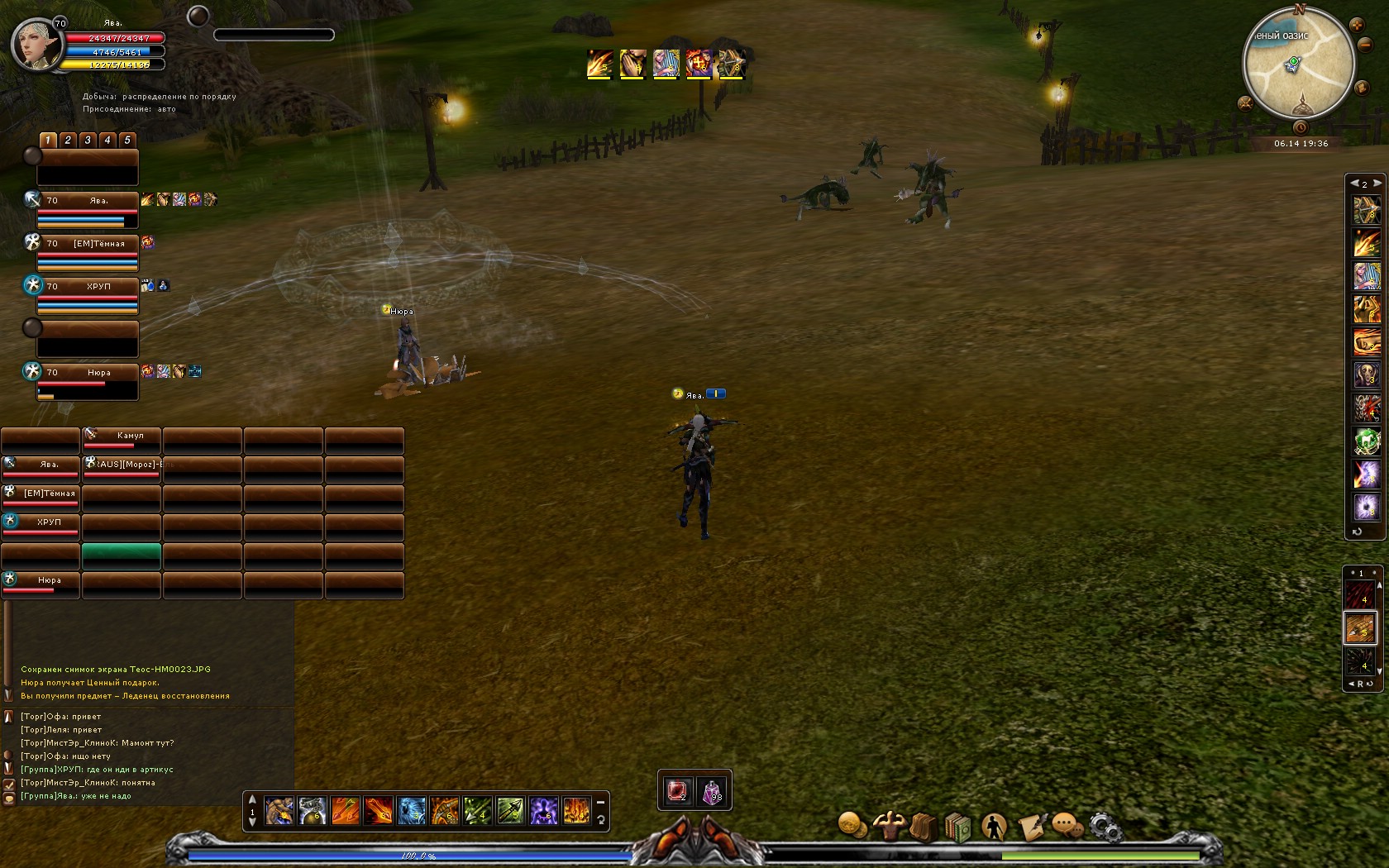The height and width of the screenshot is (868, 1389).
Task: Click the clock button under the minimap
Action: pyautogui.click(x=1301, y=127)
